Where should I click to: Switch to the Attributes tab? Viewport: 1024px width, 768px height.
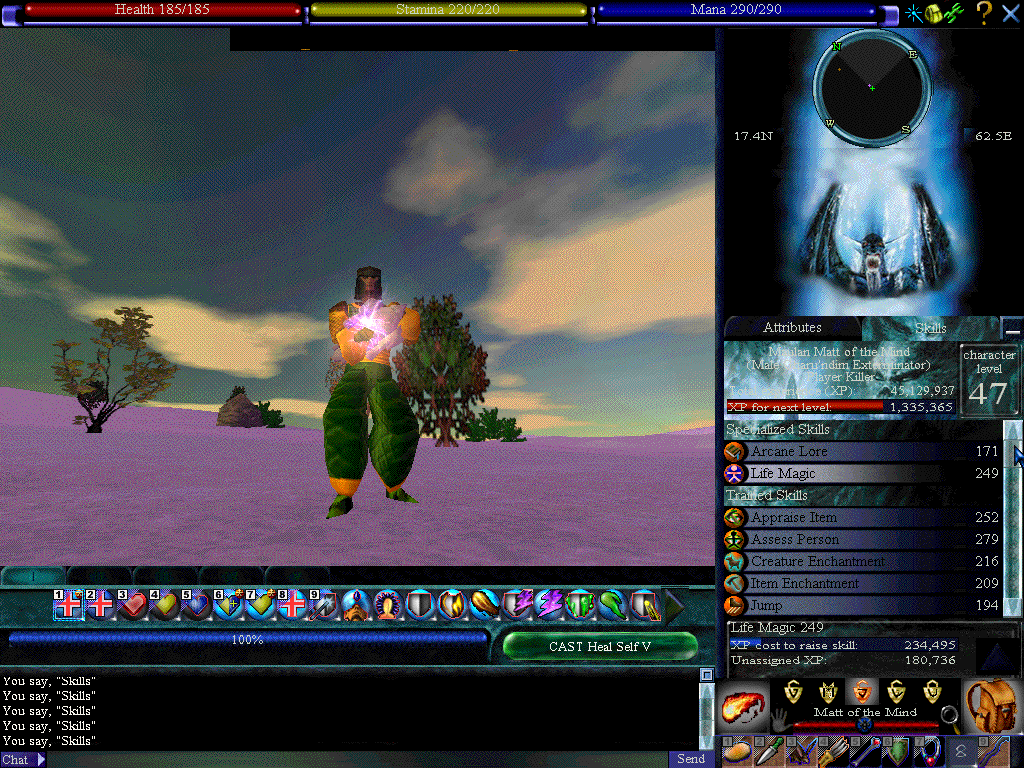tap(792, 328)
